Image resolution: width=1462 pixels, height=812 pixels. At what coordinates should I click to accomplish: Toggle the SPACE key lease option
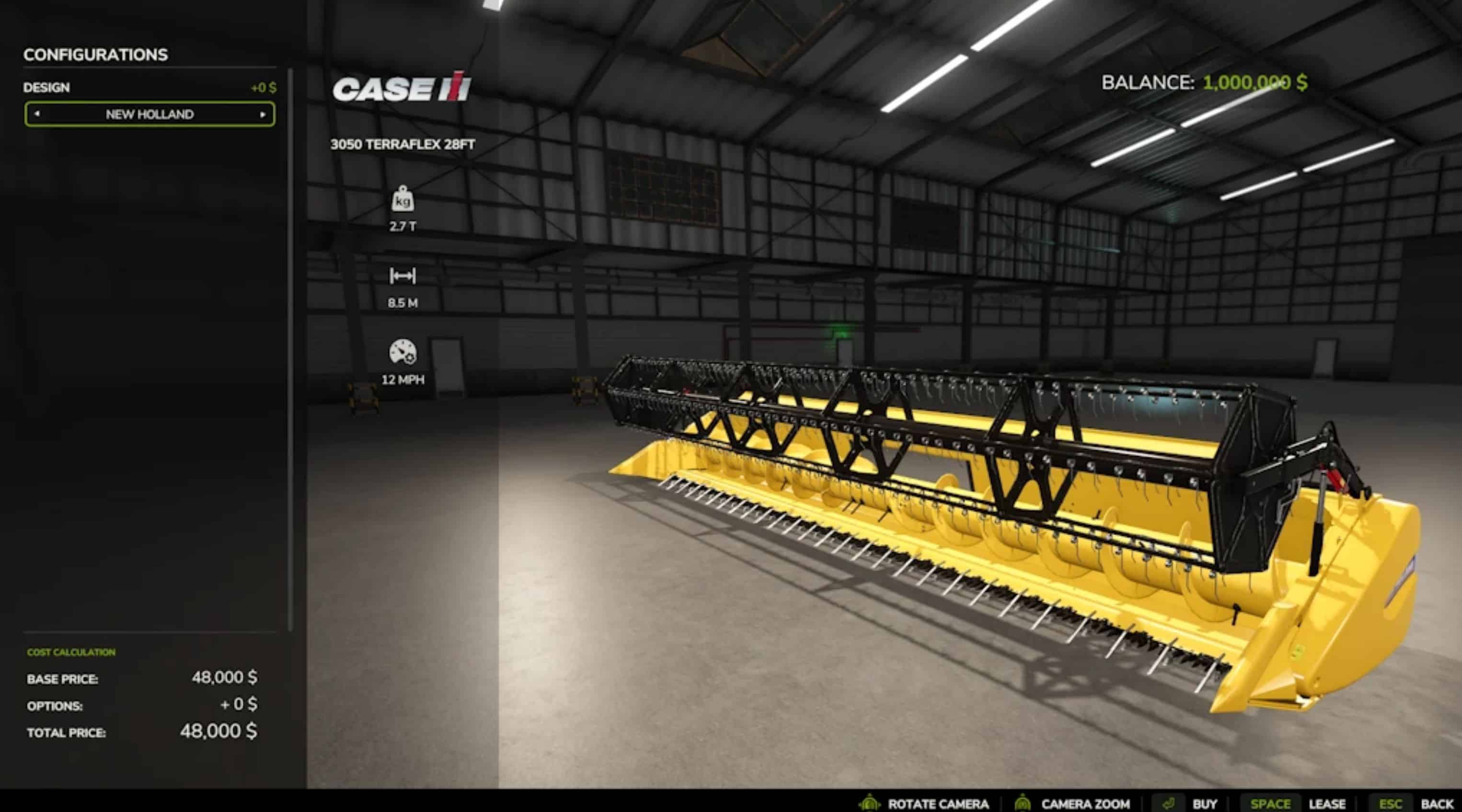[x=1272, y=803]
